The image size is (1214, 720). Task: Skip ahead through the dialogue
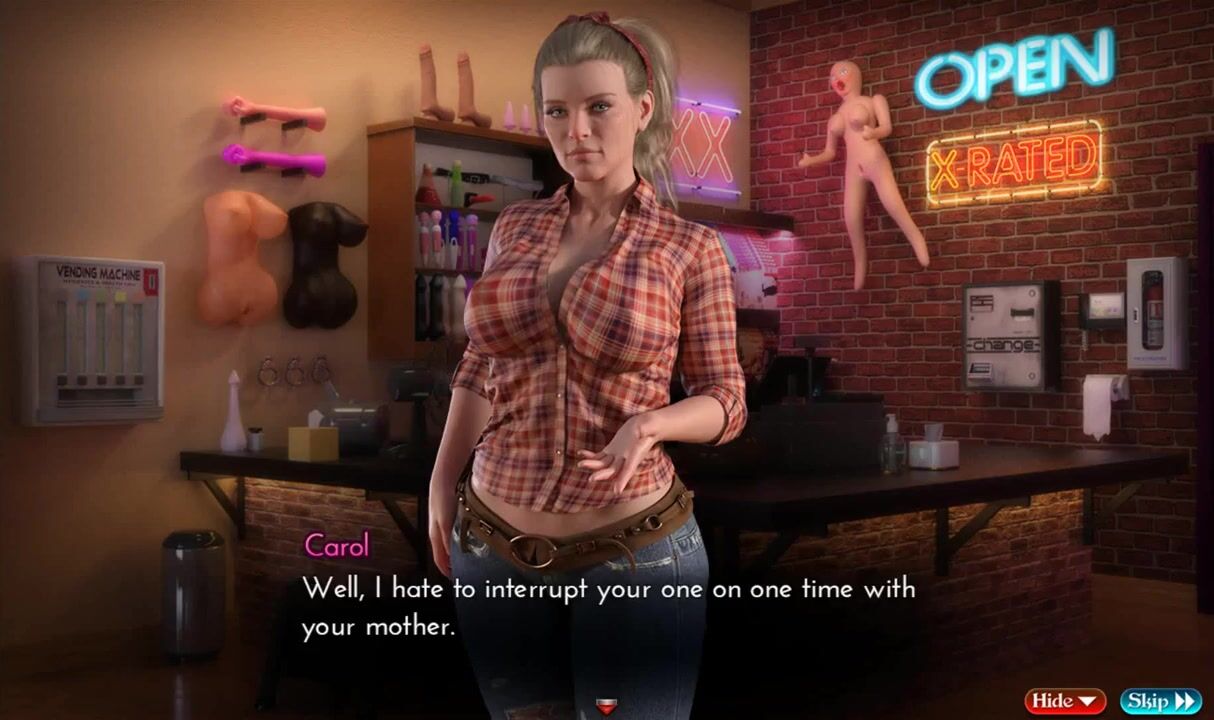[1160, 701]
